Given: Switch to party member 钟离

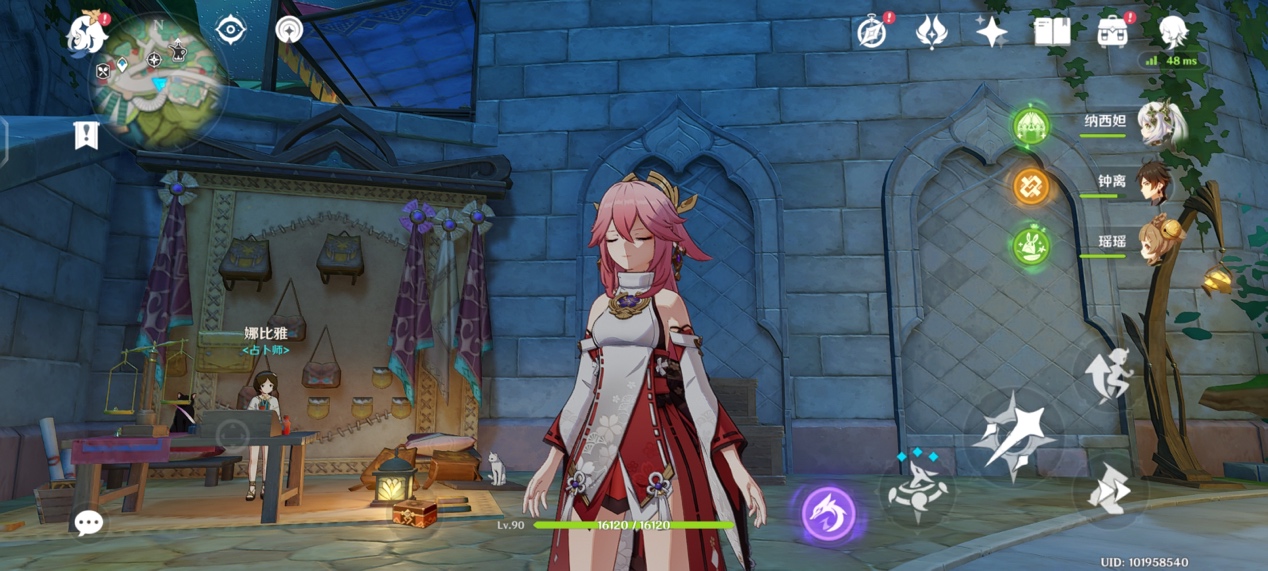Looking at the screenshot, I should (1153, 184).
